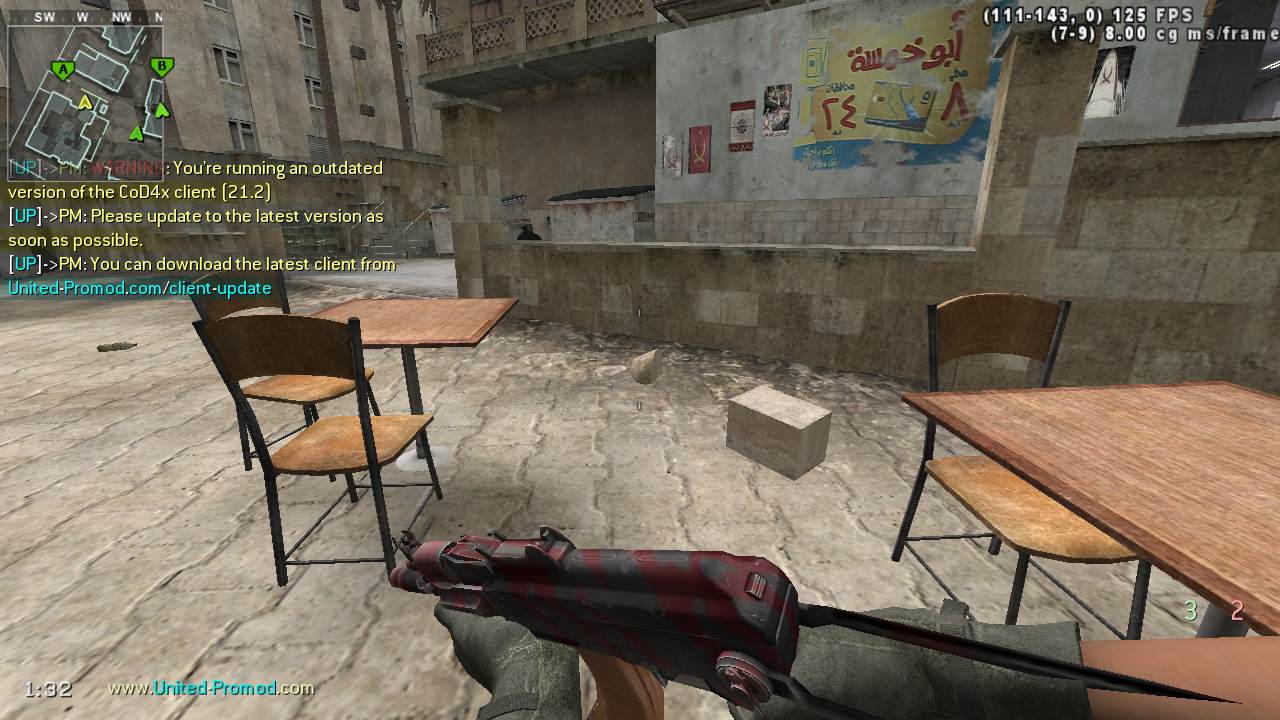
Task: Click the yellow player arrow on minimap
Action: [86, 102]
